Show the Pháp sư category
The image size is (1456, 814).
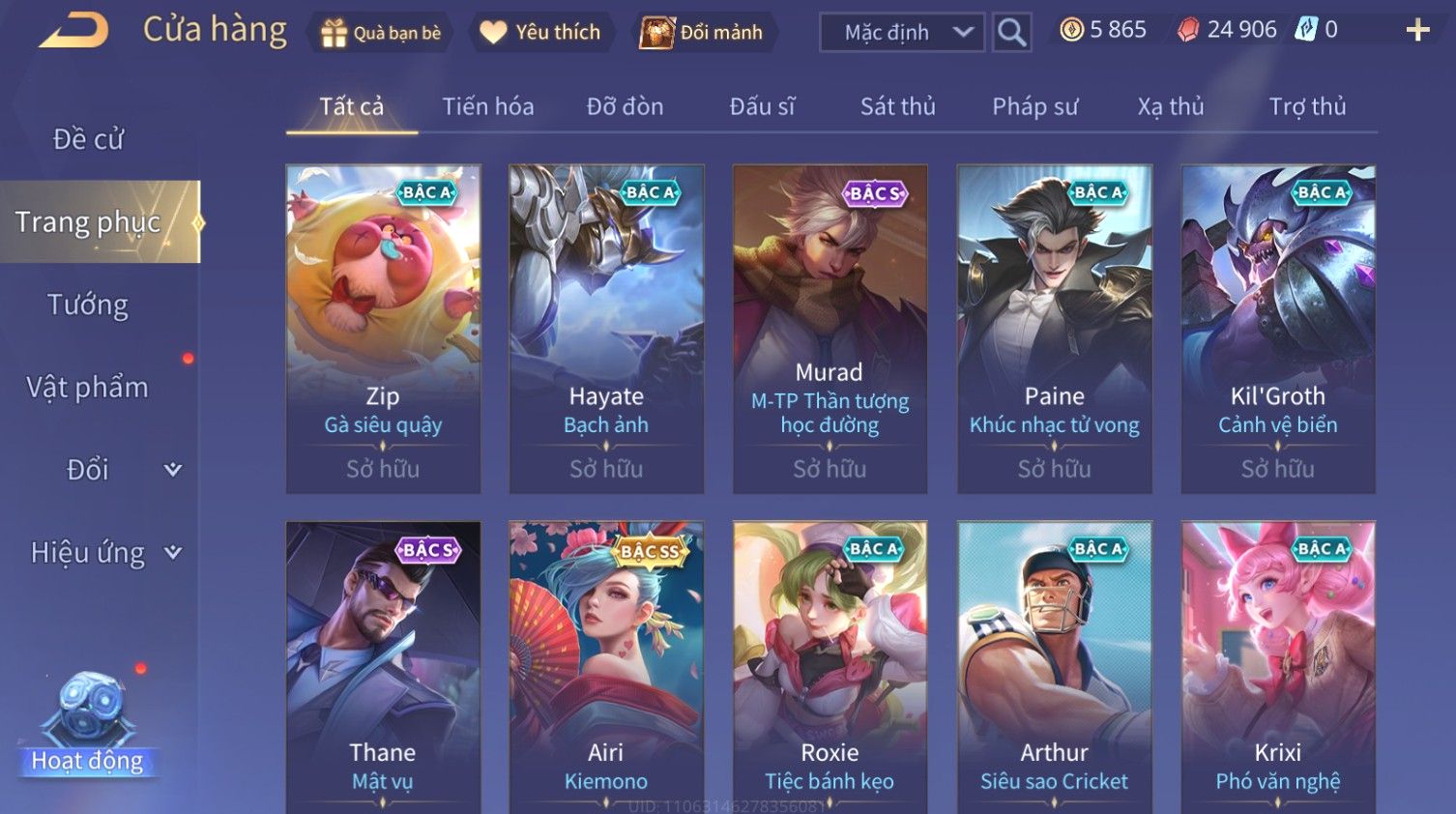(x=1034, y=106)
